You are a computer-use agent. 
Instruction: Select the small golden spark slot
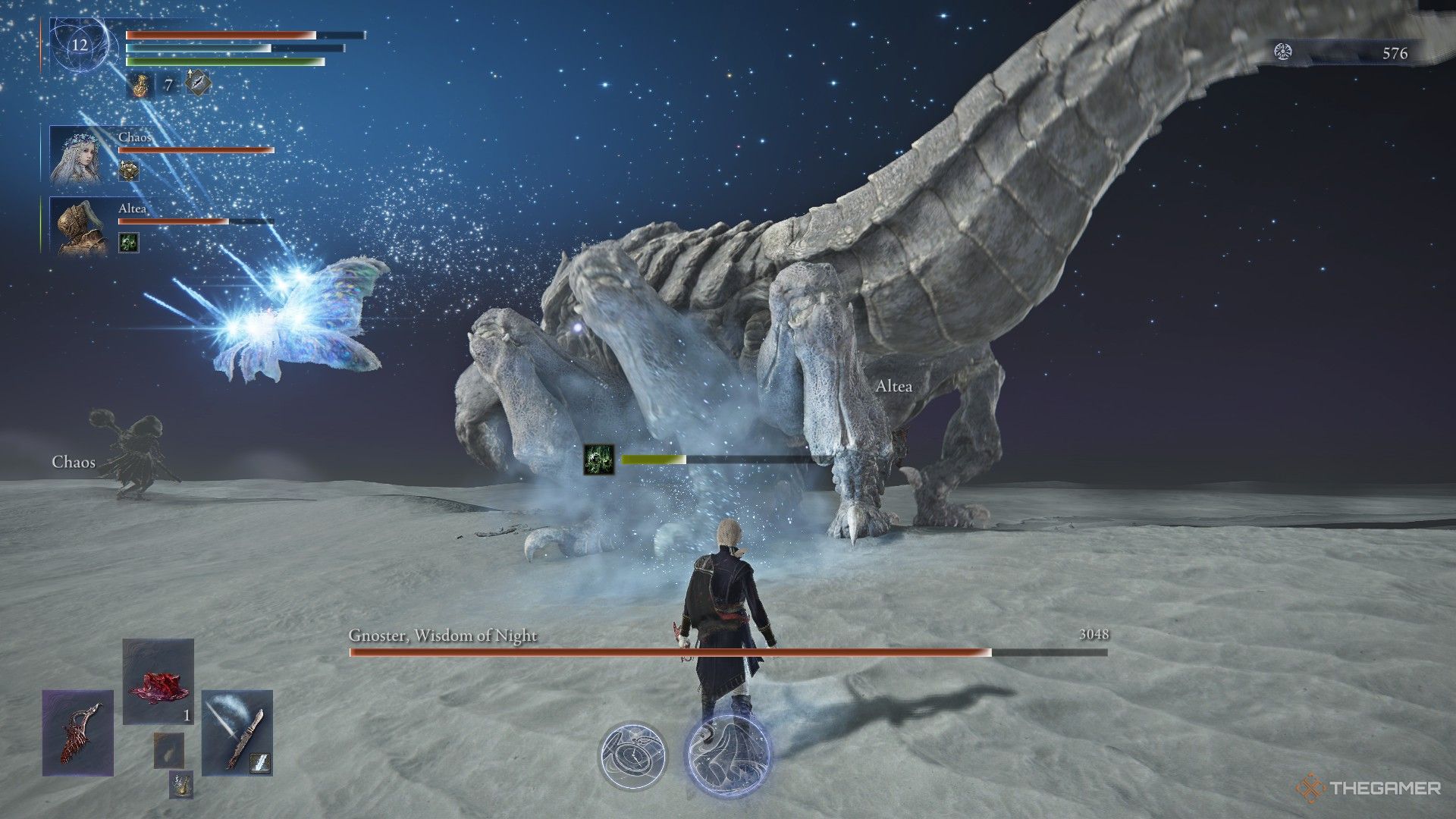(180, 785)
